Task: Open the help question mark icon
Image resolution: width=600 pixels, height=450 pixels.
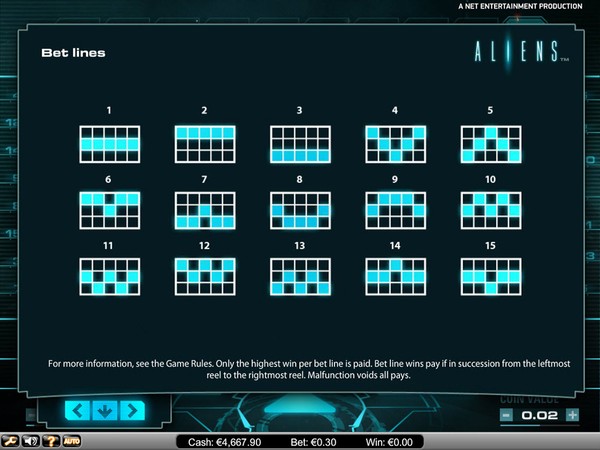Action: coord(50,440)
